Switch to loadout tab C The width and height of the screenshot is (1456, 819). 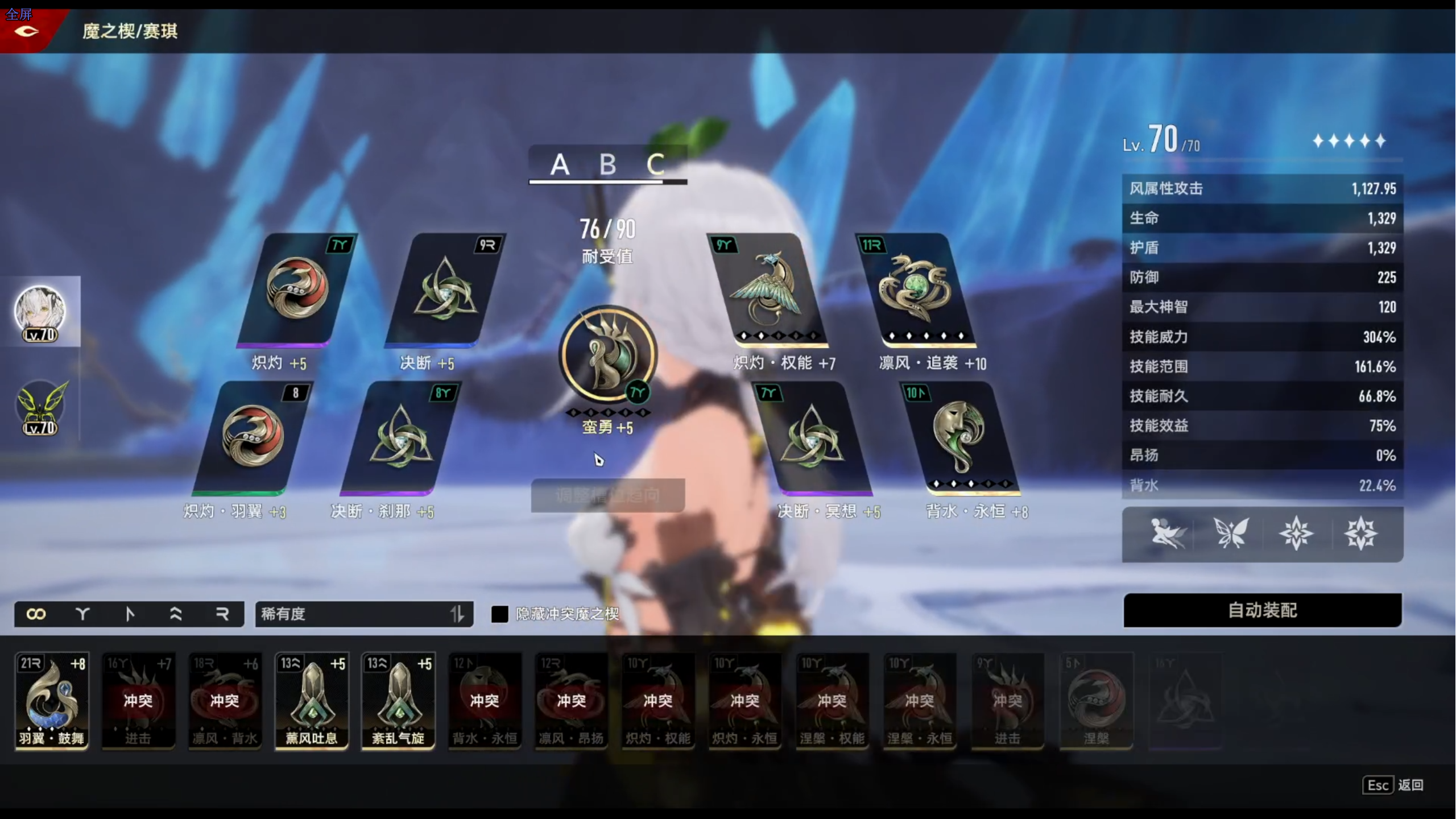point(655,165)
